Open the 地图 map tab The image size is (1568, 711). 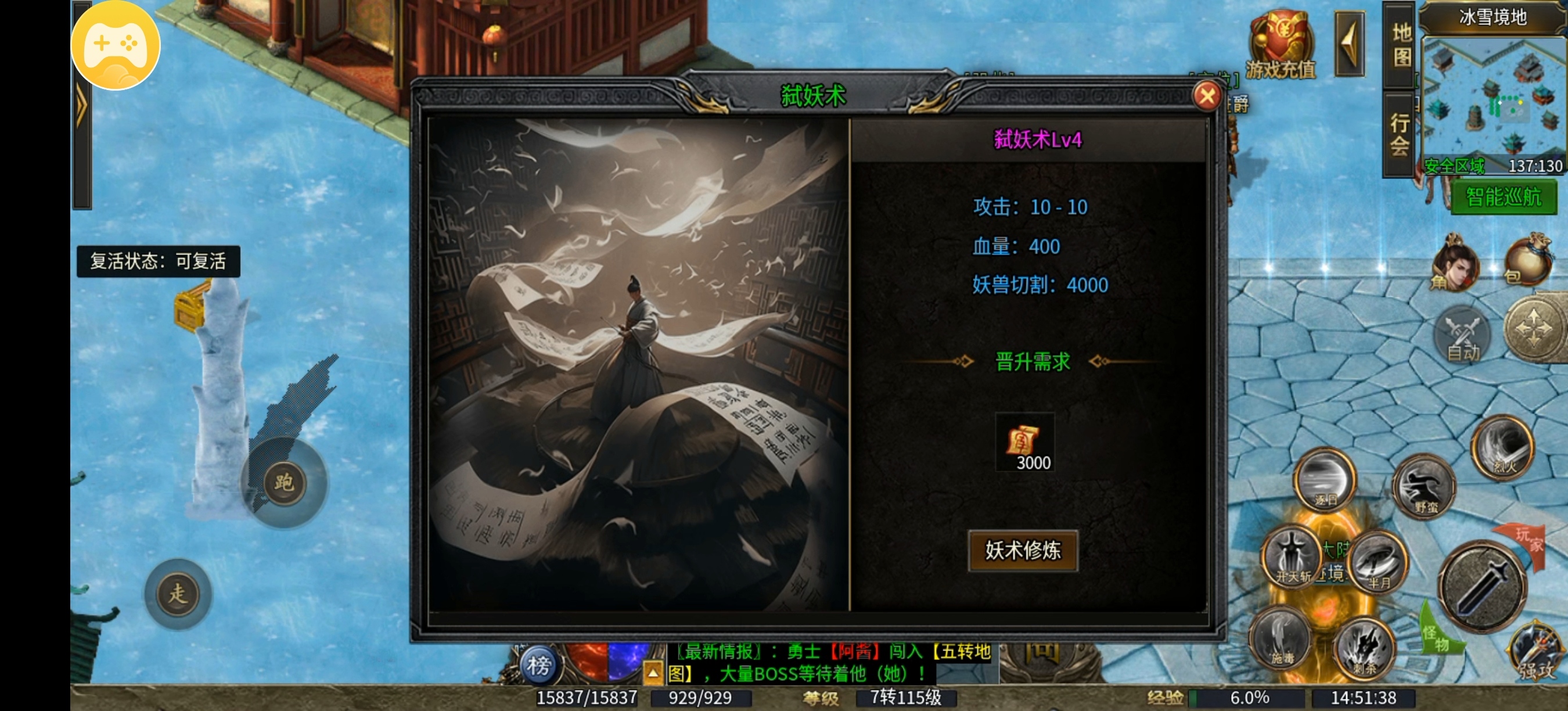pos(1400,46)
